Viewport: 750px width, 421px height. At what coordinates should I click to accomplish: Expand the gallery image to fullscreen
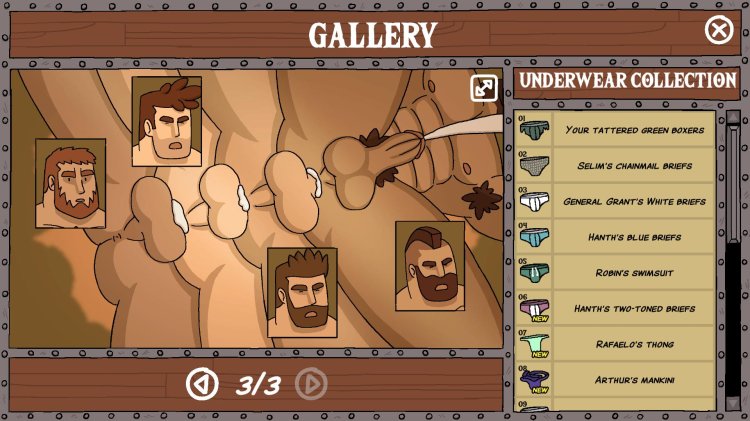pyautogui.click(x=484, y=88)
